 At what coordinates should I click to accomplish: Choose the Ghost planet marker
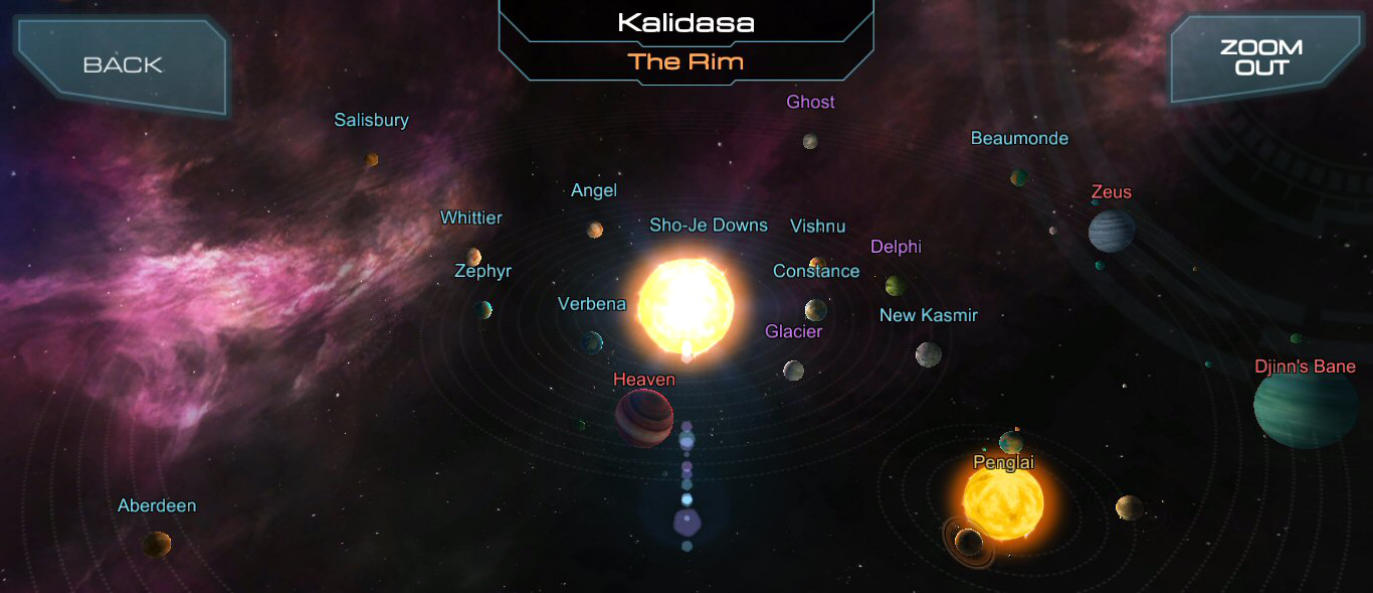[x=810, y=141]
